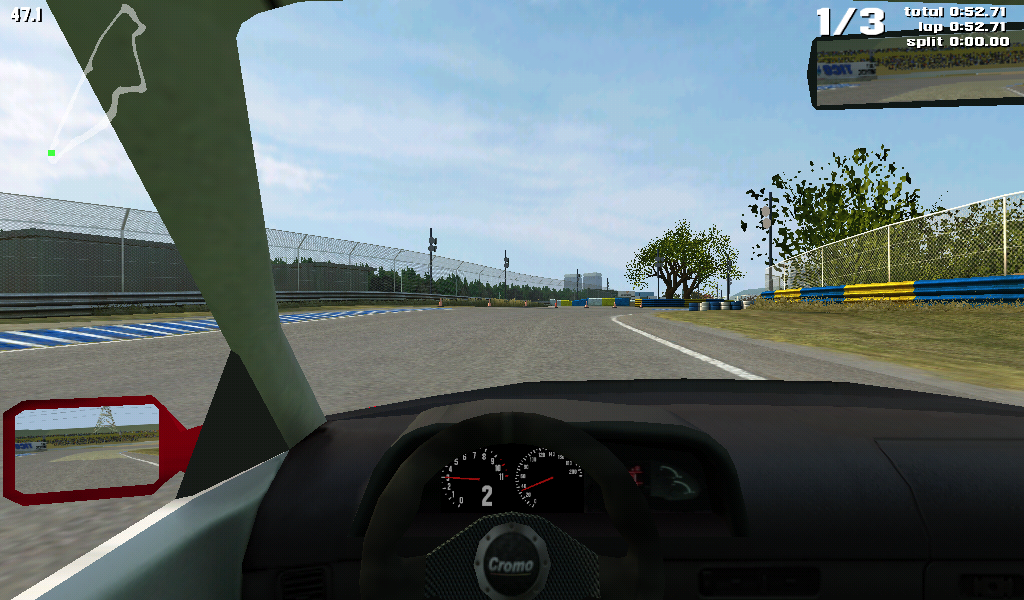The image size is (1024, 600).
Task: Select the green car marker on the minimap
Action: click(x=51, y=153)
